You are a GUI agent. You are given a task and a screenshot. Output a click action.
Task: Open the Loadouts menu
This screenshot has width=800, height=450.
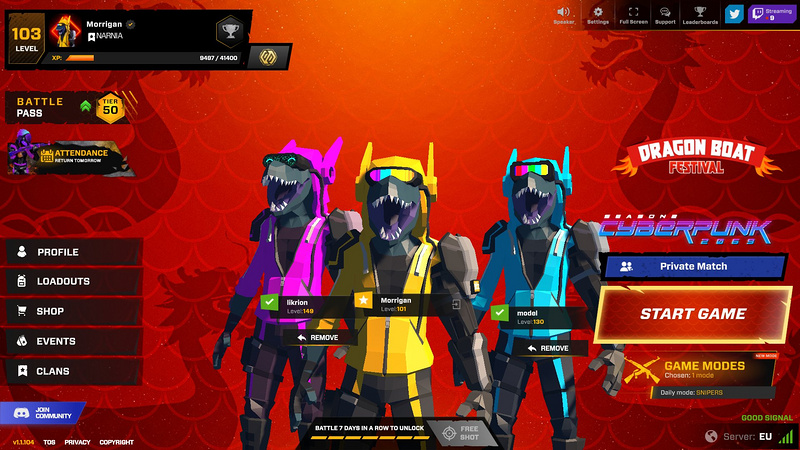63,282
